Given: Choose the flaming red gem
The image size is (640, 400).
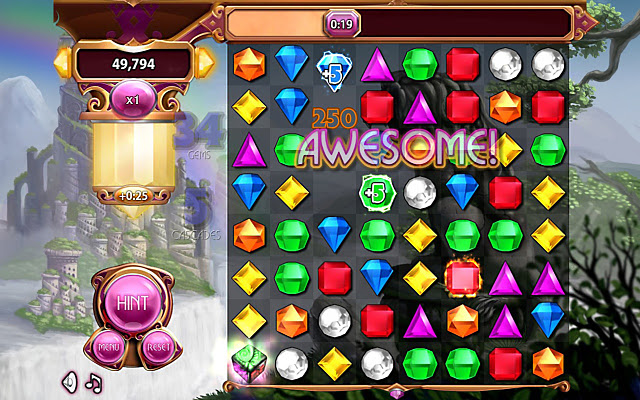Looking at the screenshot, I should pyautogui.click(x=463, y=275).
